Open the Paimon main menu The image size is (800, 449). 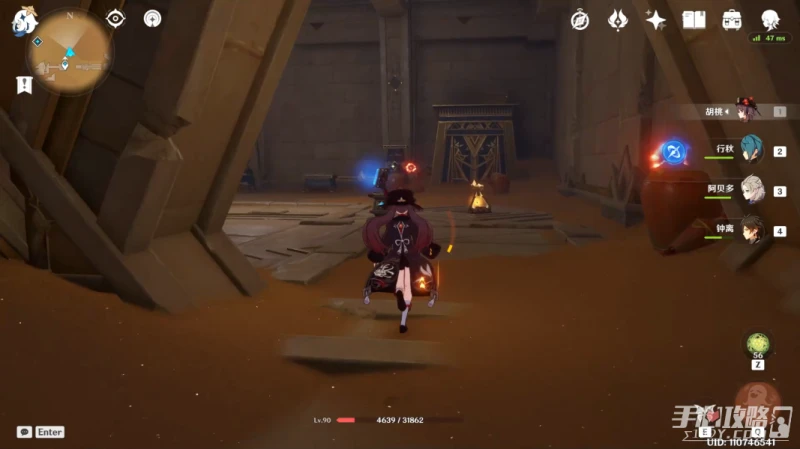tap(25, 20)
